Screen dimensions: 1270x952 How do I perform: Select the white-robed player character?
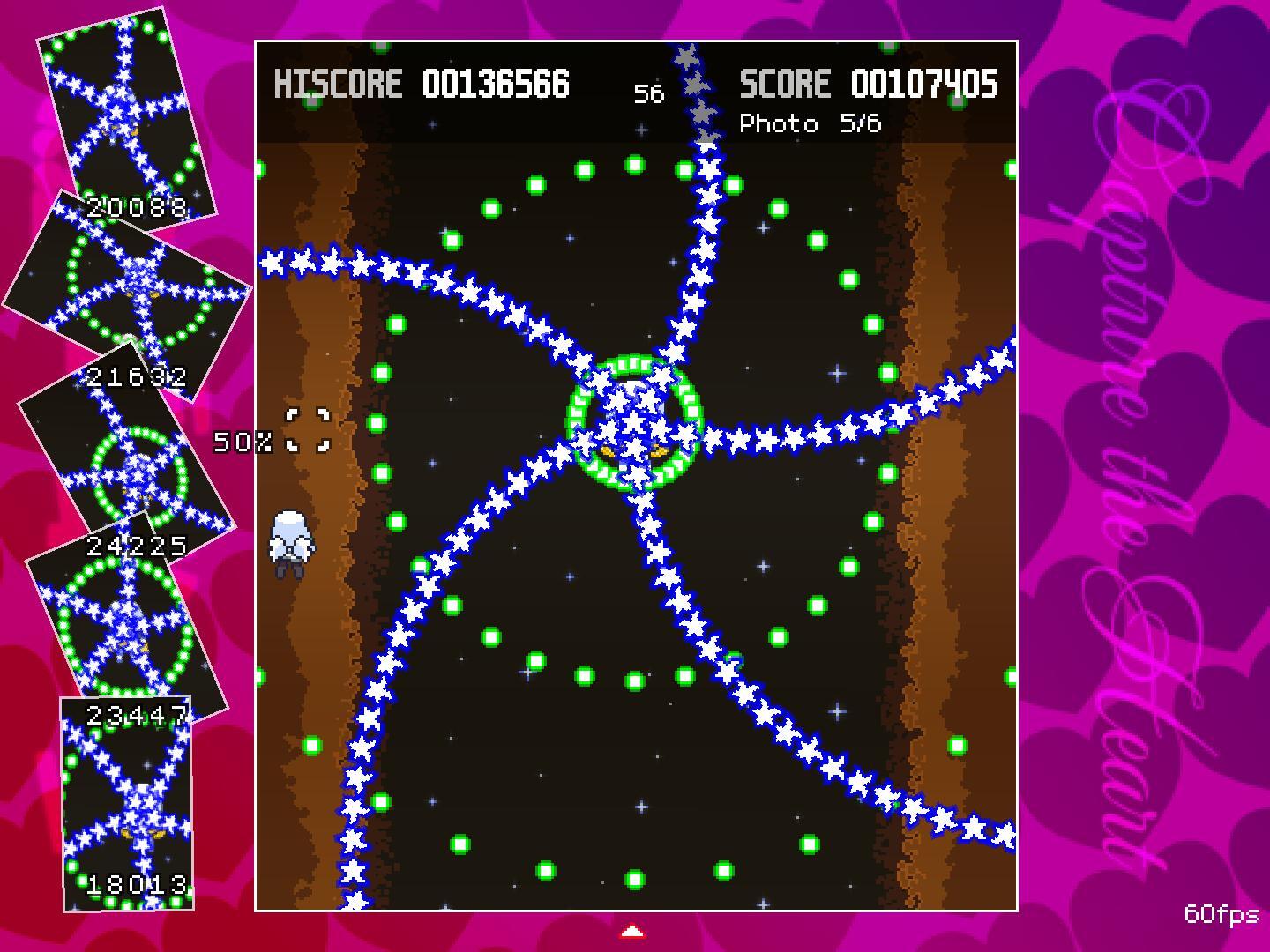click(x=291, y=540)
